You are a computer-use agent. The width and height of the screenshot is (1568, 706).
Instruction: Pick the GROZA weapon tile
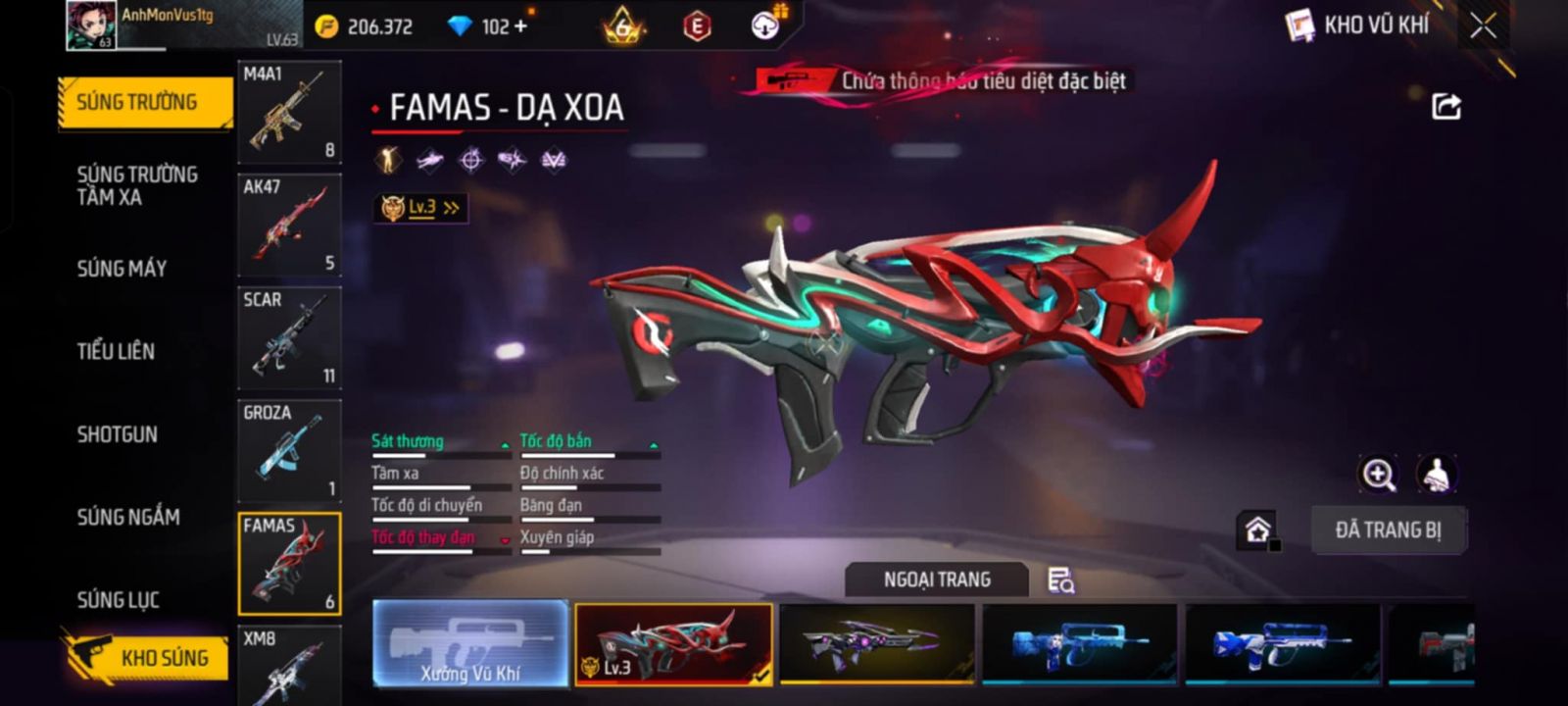pos(289,450)
